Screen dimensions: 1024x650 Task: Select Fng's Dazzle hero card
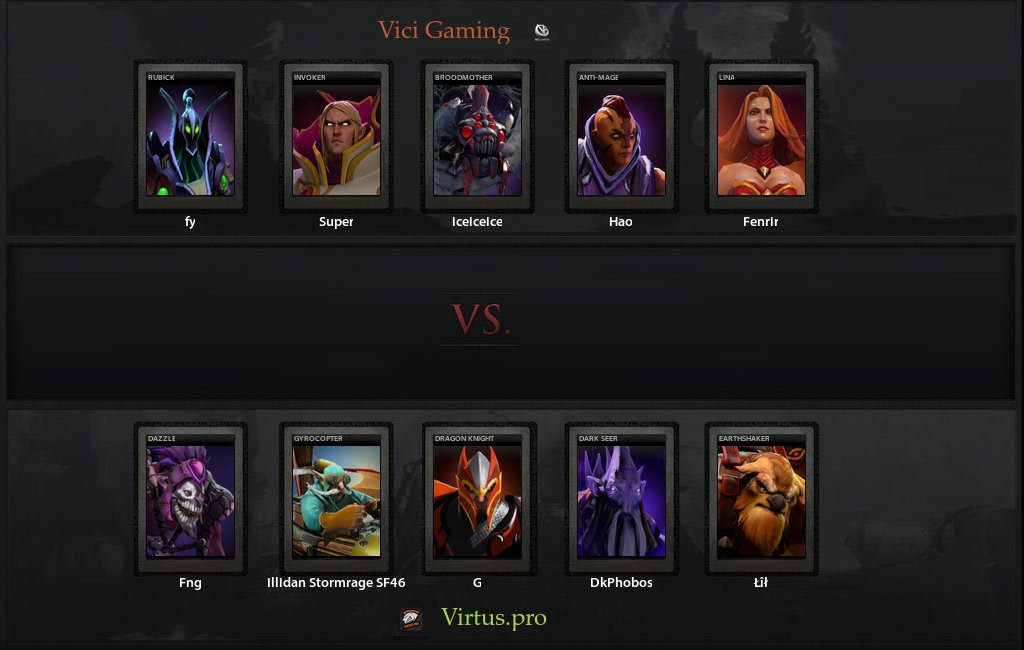click(x=190, y=498)
